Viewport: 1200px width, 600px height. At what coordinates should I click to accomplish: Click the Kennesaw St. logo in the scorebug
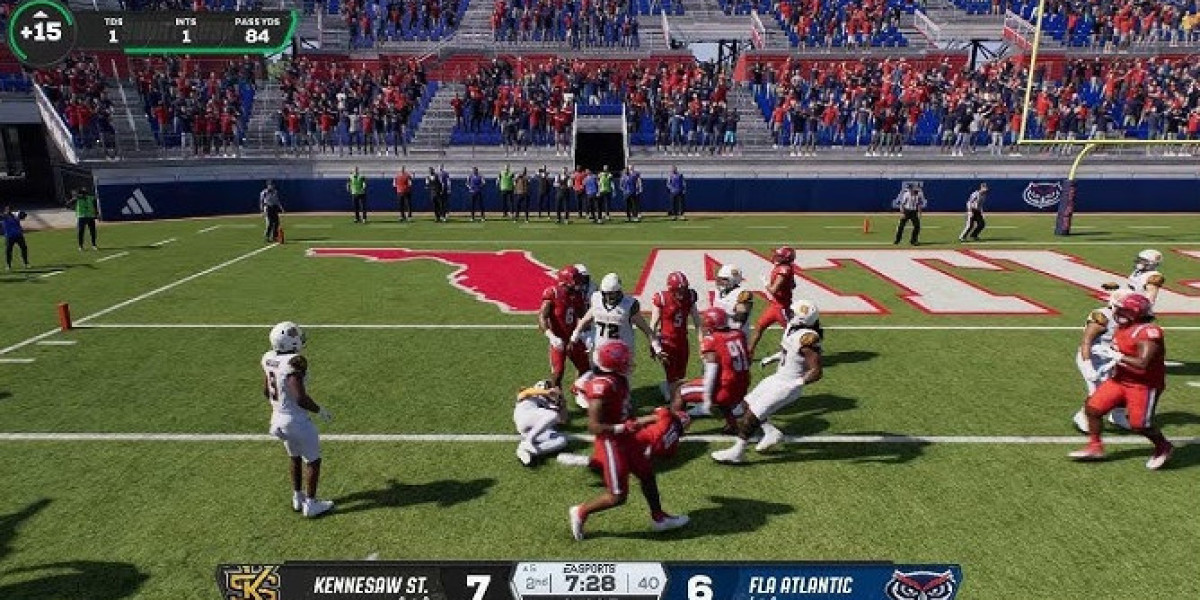point(249,583)
